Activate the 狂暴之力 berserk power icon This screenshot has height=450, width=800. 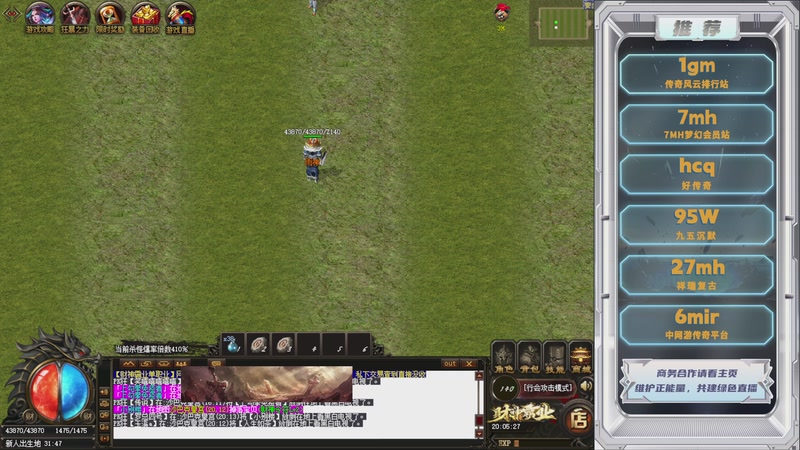(x=75, y=14)
